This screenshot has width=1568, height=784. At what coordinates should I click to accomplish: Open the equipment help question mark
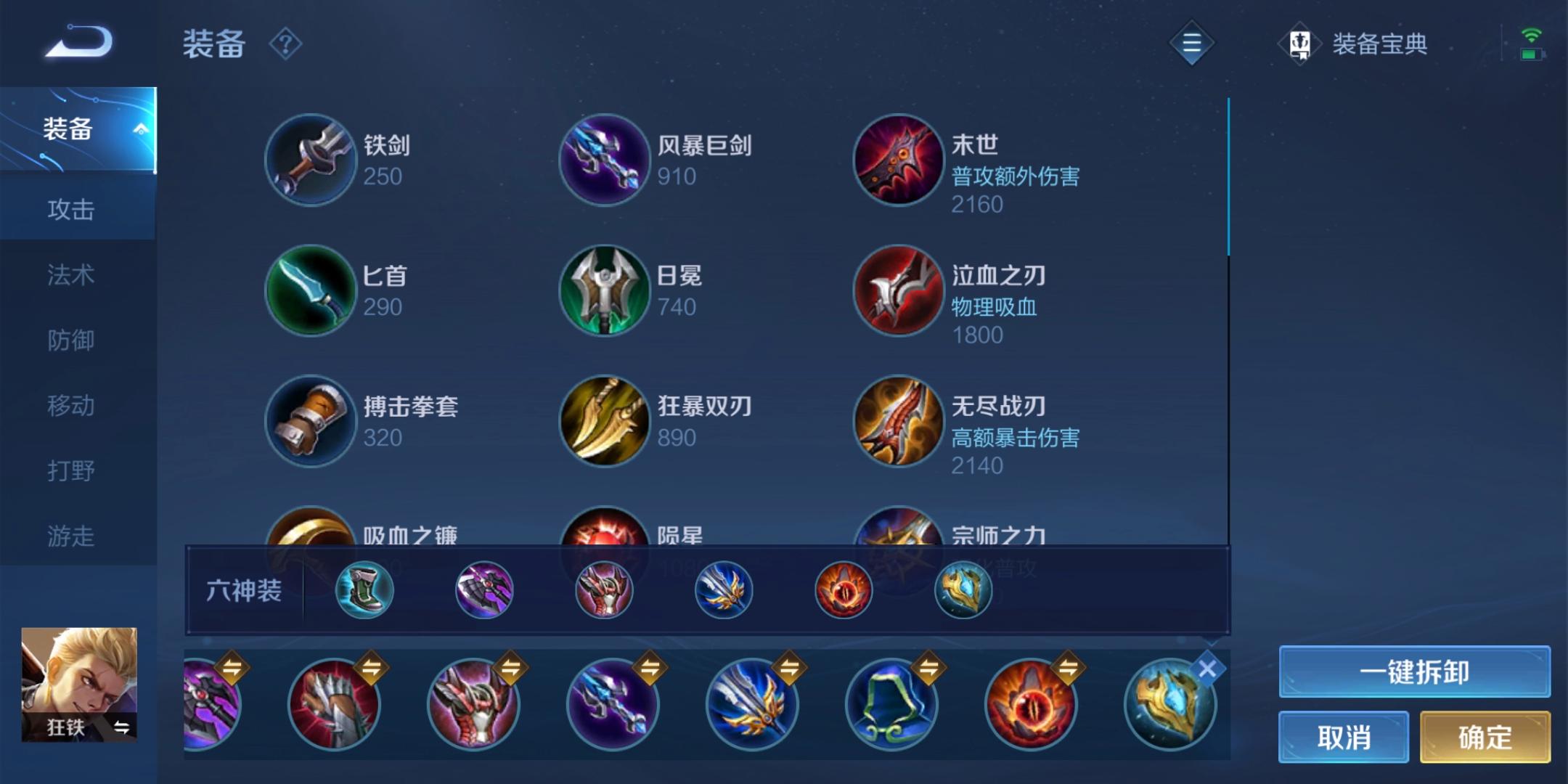[285, 44]
